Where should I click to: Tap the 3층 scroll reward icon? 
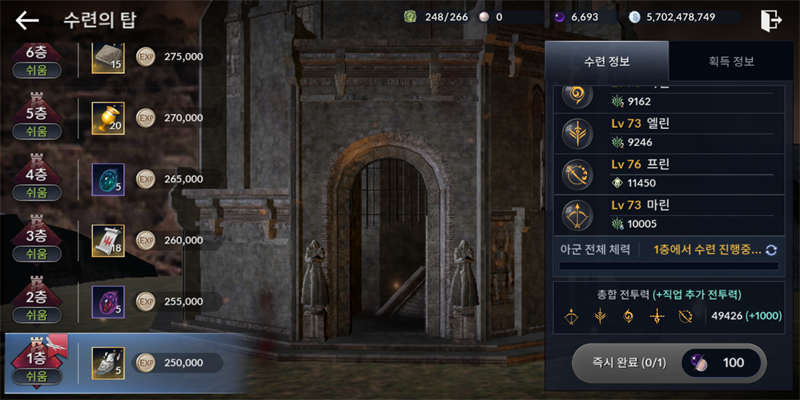[107, 240]
